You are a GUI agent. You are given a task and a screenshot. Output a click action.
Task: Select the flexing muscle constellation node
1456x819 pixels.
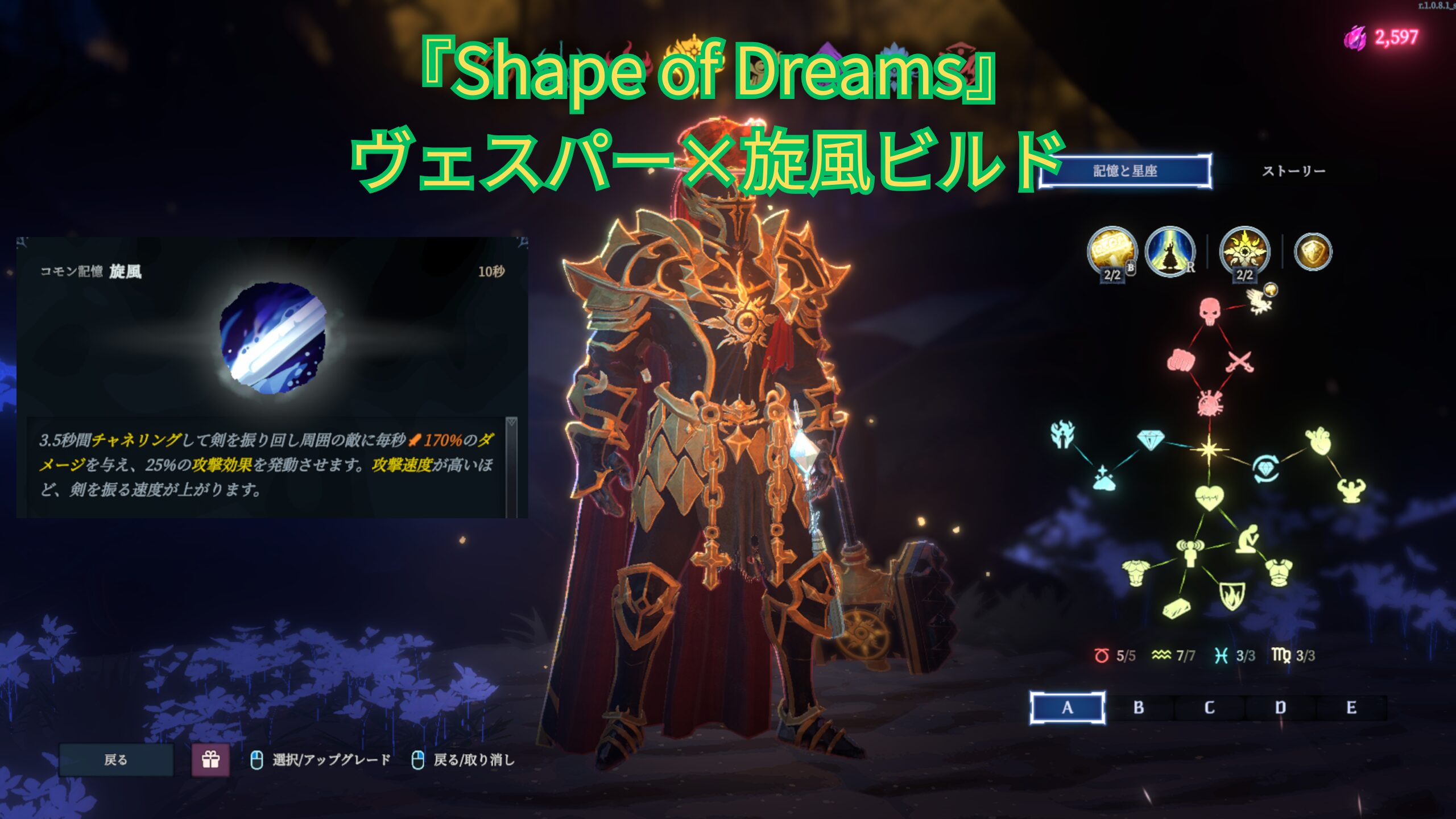point(1351,490)
